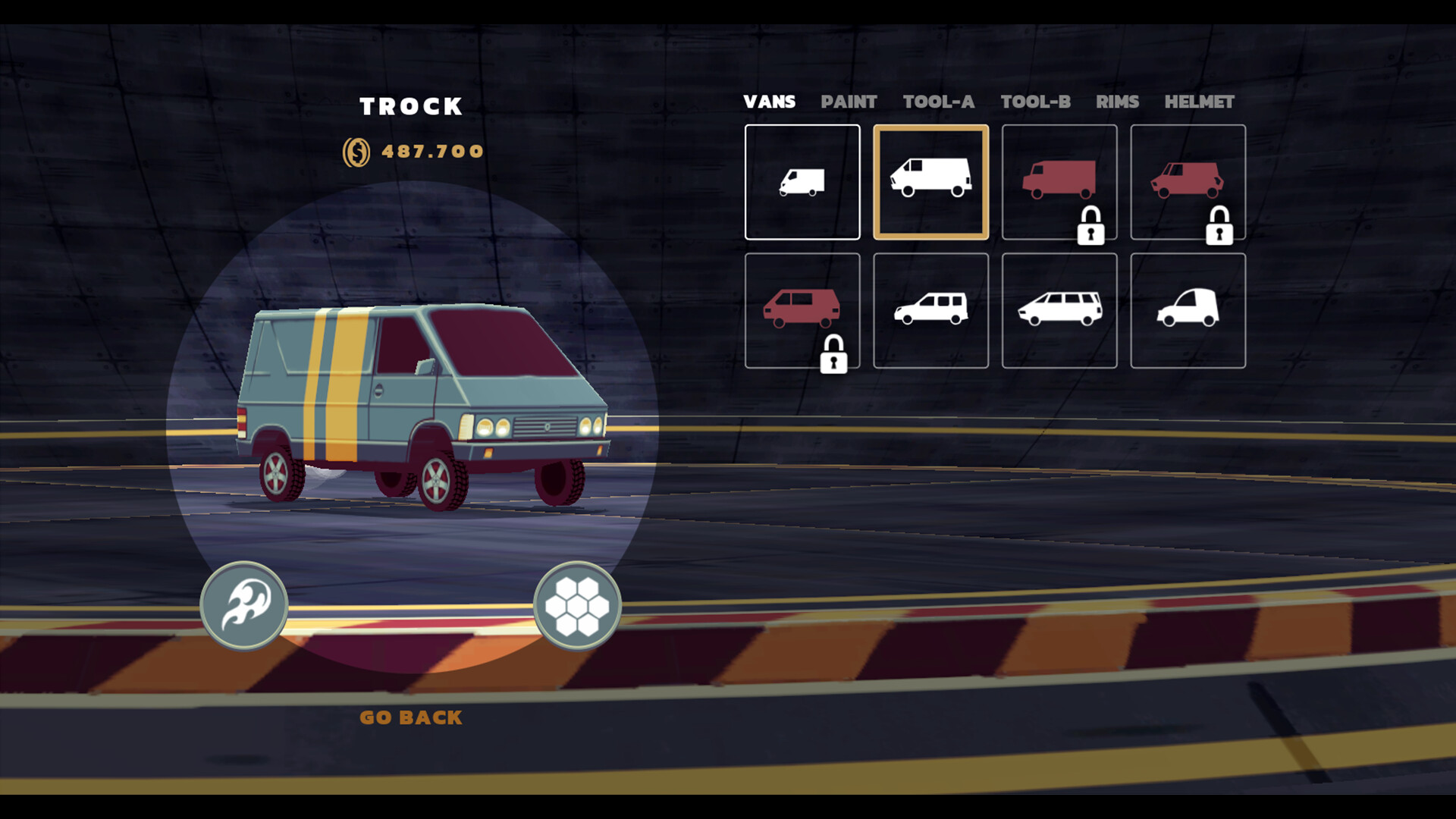
Task: Select the long white passenger van
Action: click(x=1059, y=309)
